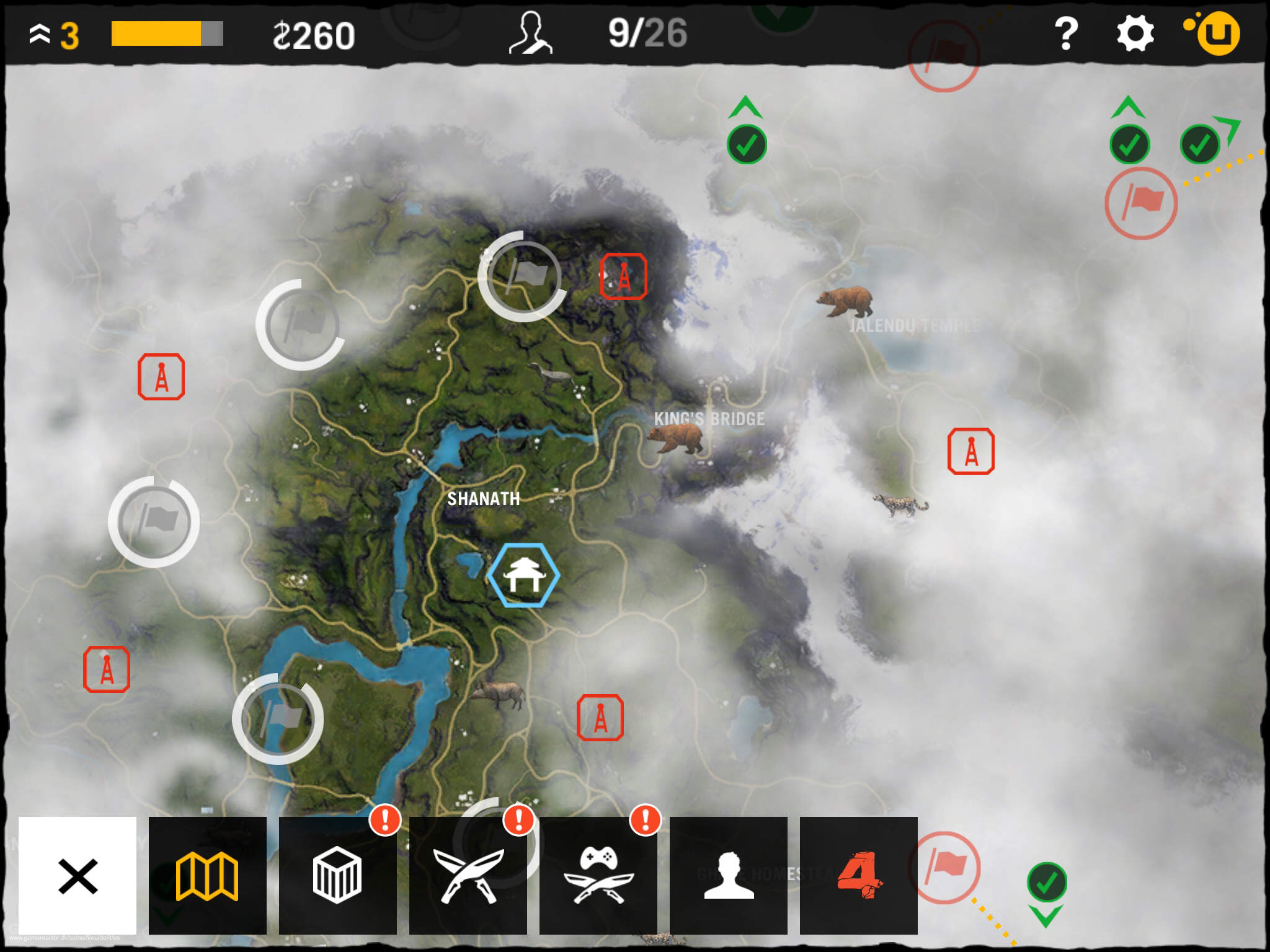Switch to the map tab highlighted in yellow
Viewport: 1270px width, 952px height.
pos(208,876)
